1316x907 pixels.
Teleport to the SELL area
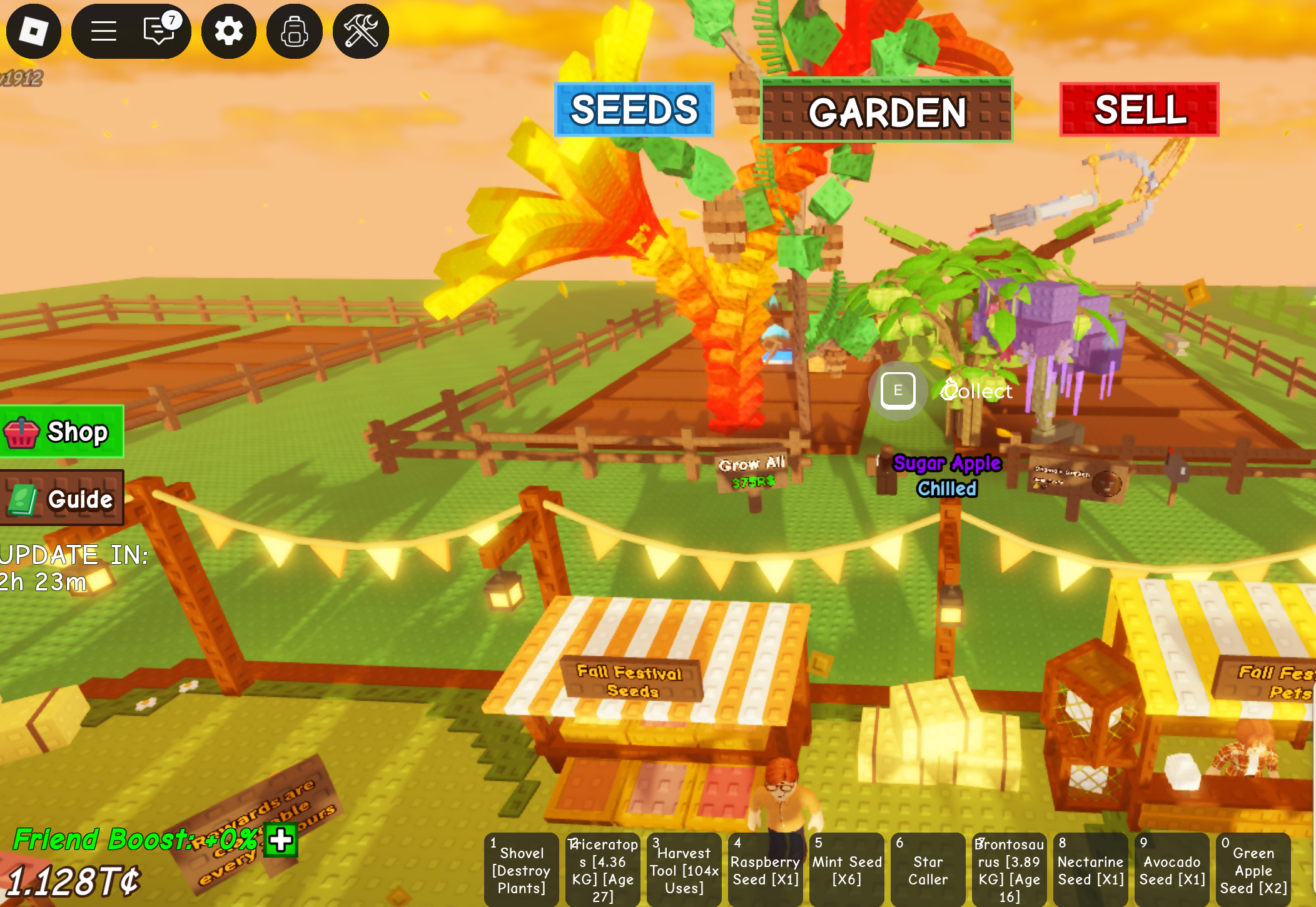(1139, 109)
